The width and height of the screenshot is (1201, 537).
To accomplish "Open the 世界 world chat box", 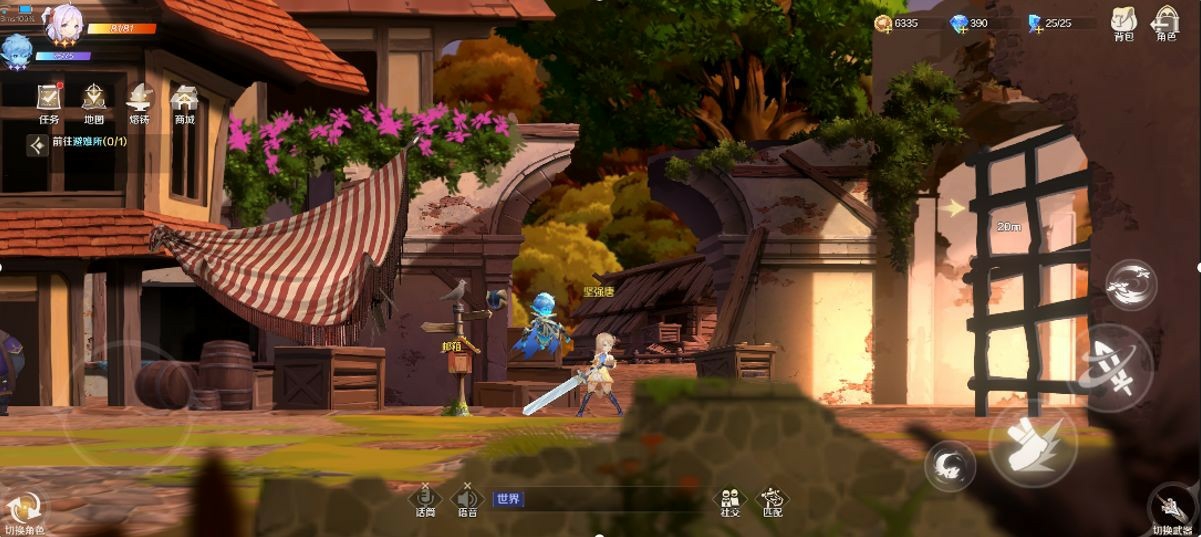I will click(x=600, y=499).
